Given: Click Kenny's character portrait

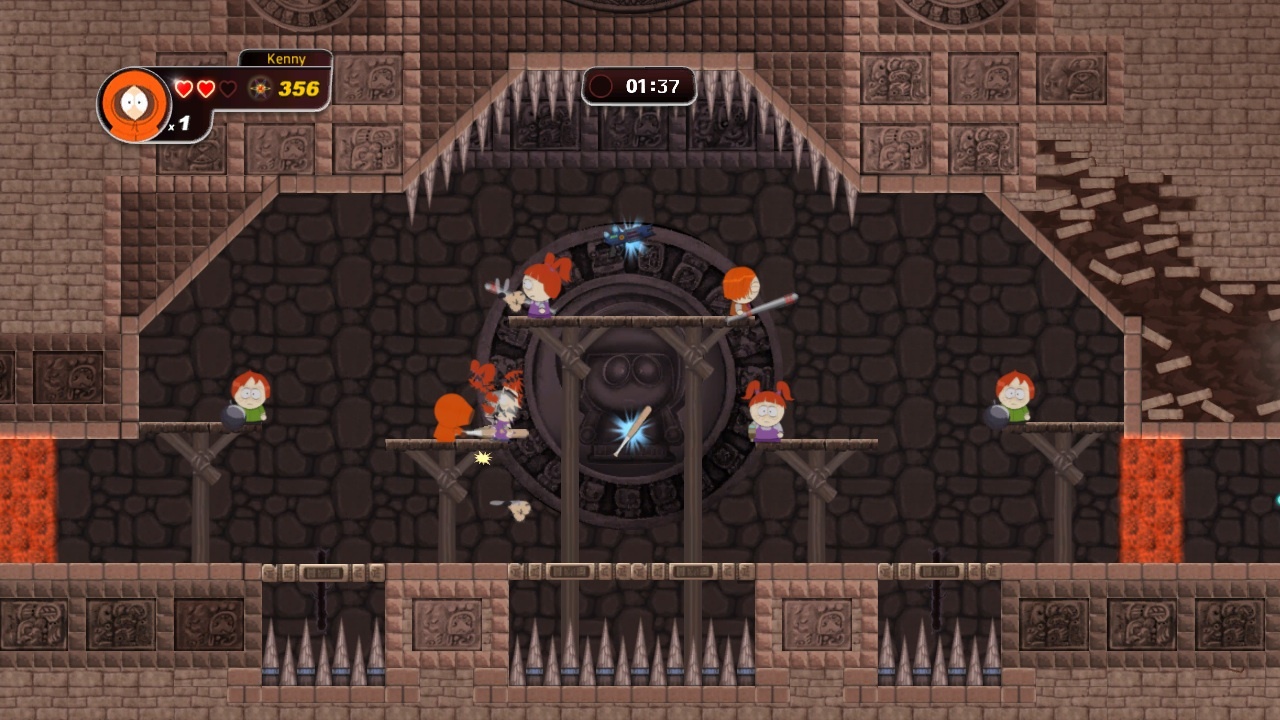Looking at the screenshot, I should tap(134, 103).
